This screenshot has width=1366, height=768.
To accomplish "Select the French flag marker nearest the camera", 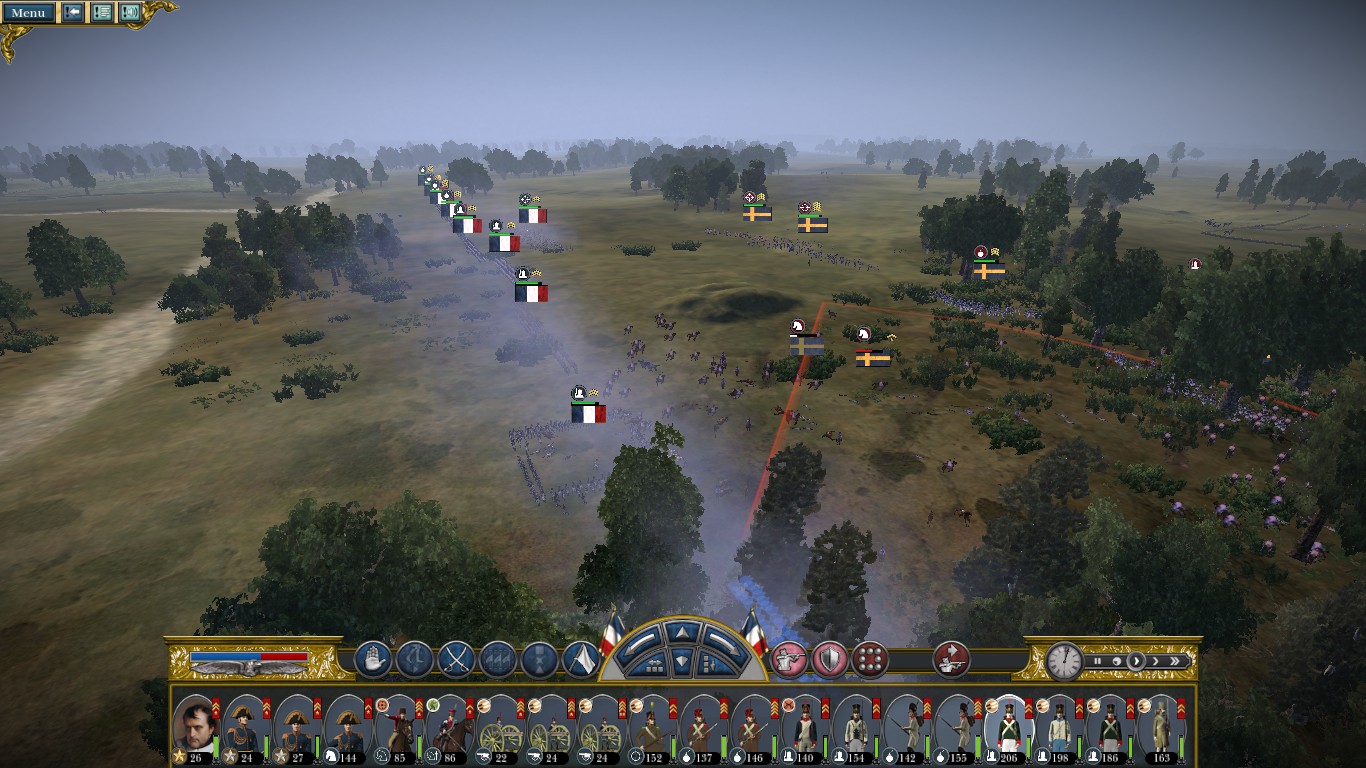I will pyautogui.click(x=588, y=412).
